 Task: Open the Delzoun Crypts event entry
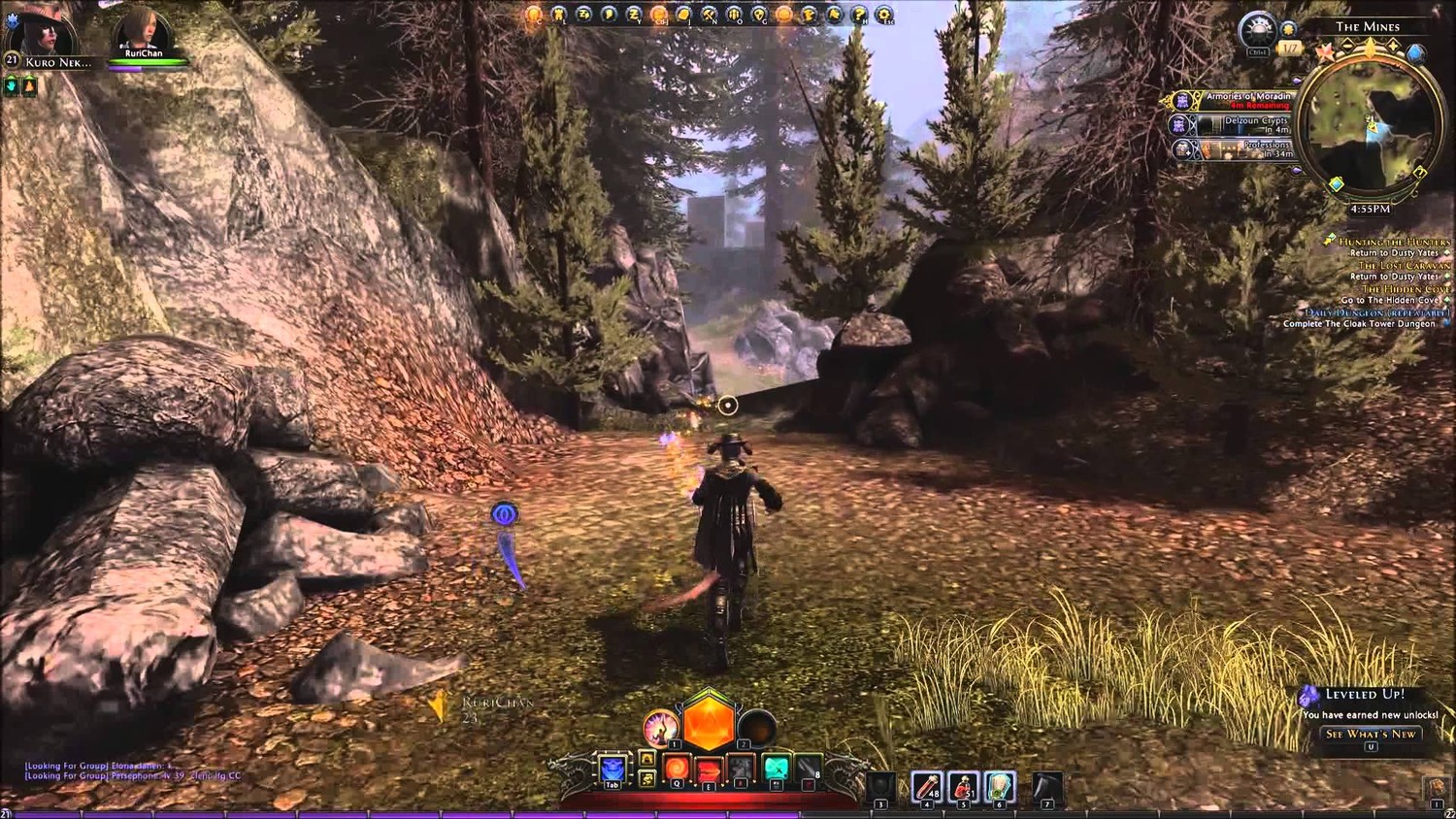1242,125
